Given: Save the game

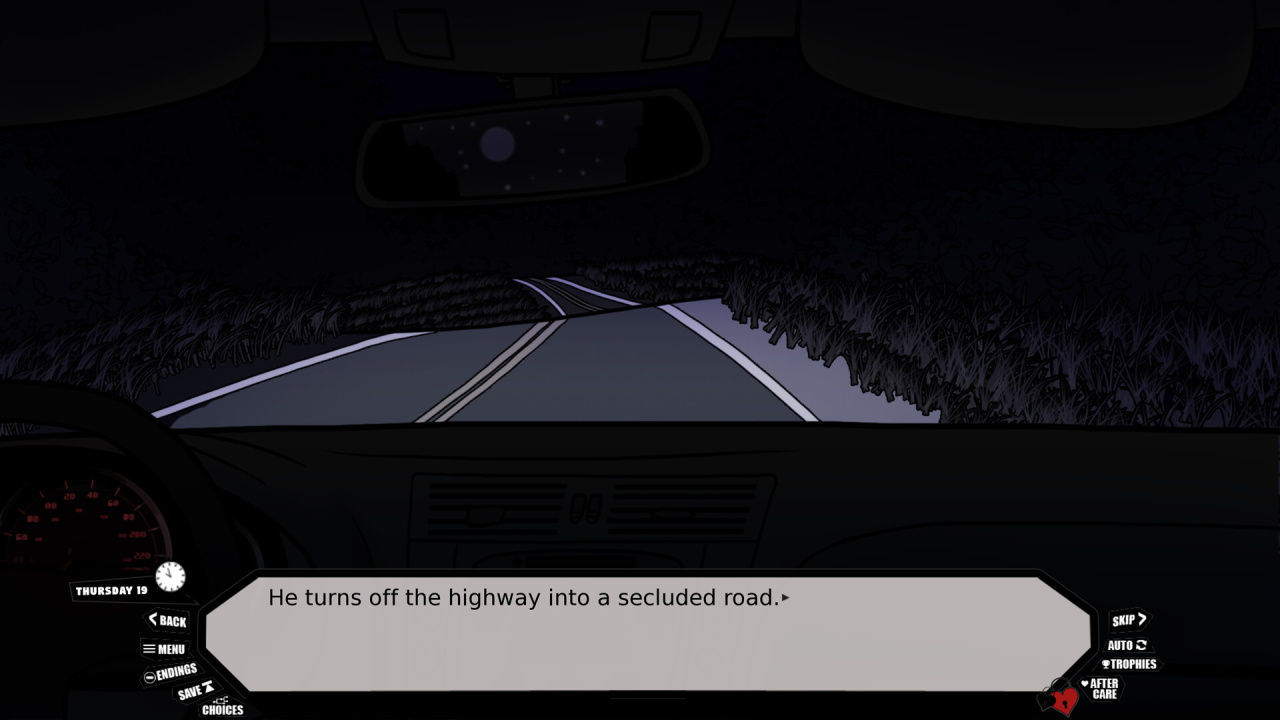Looking at the screenshot, I should [195, 691].
